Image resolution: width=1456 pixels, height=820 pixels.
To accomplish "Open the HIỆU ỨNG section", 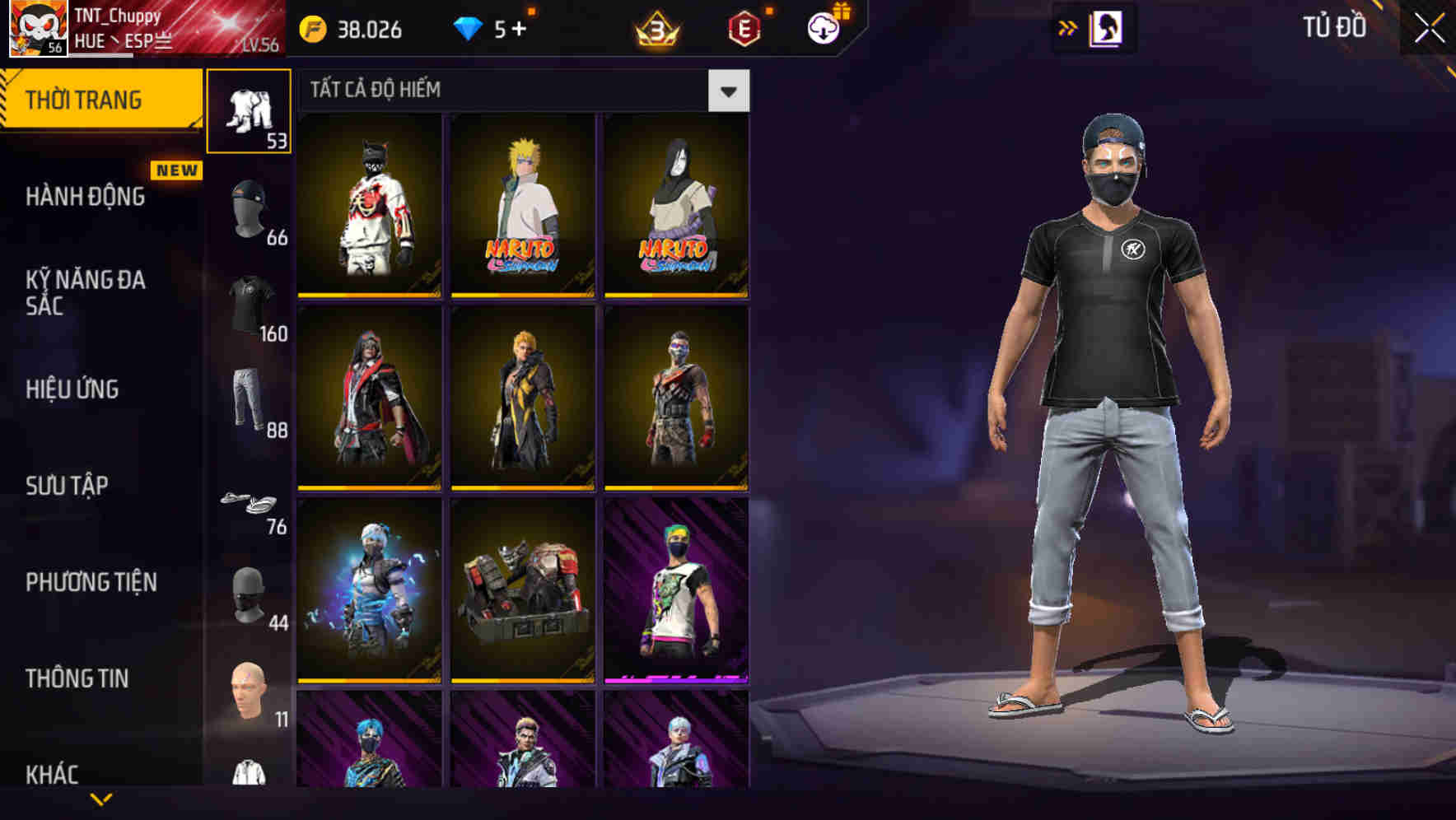I will coord(74,389).
